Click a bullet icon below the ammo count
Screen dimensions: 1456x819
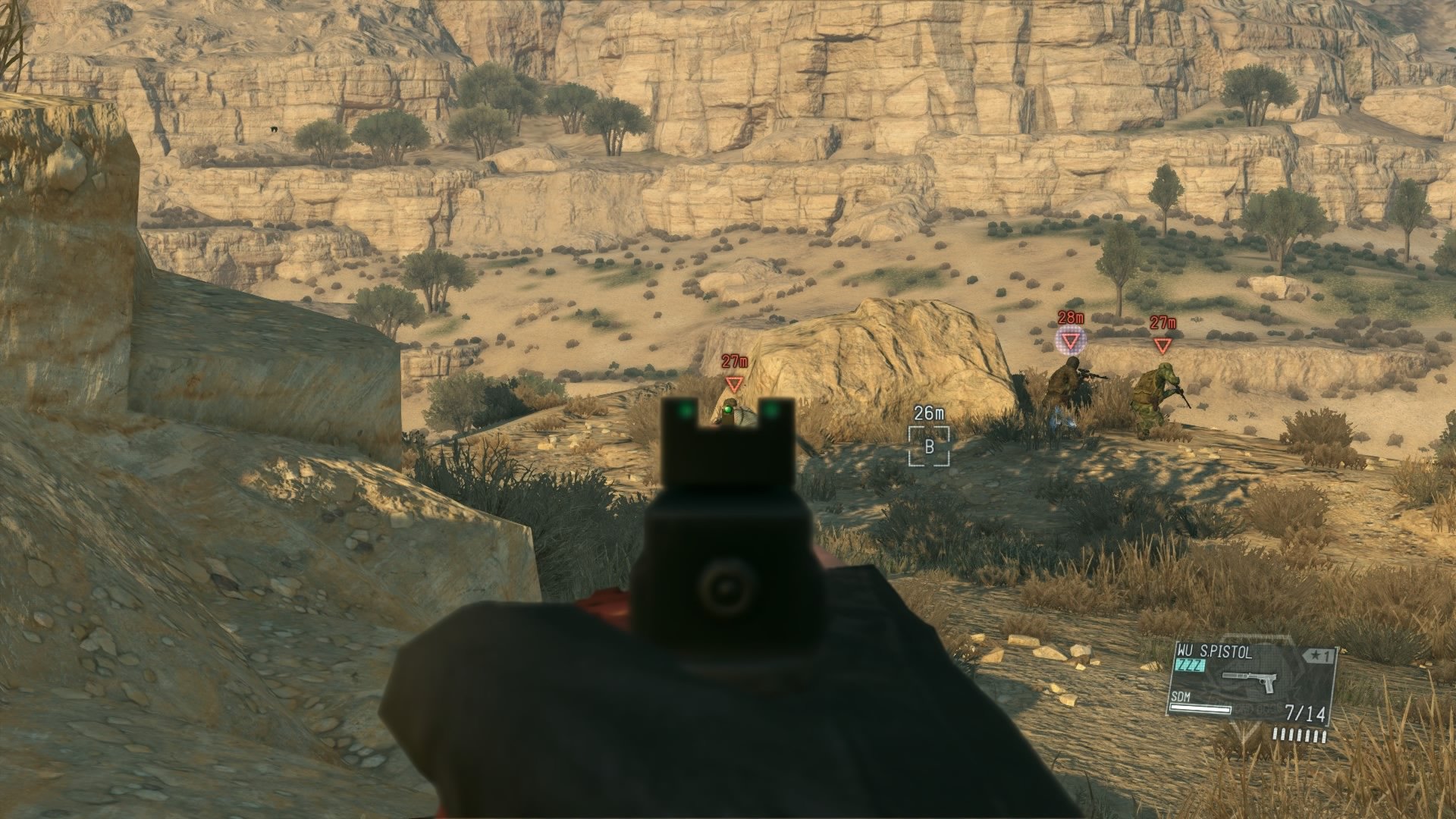(1300, 736)
